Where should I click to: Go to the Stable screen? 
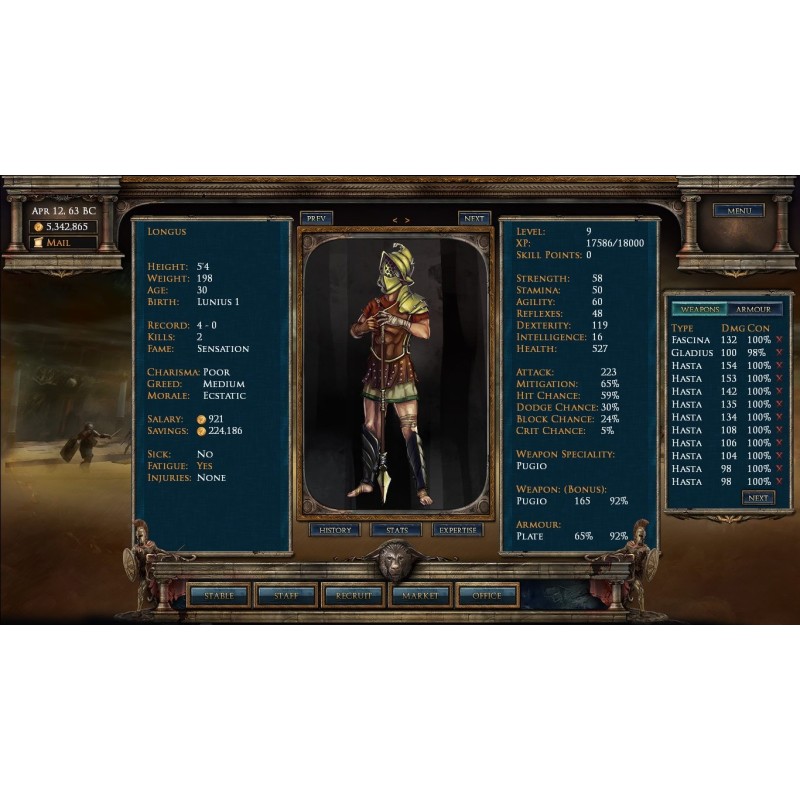pos(219,595)
